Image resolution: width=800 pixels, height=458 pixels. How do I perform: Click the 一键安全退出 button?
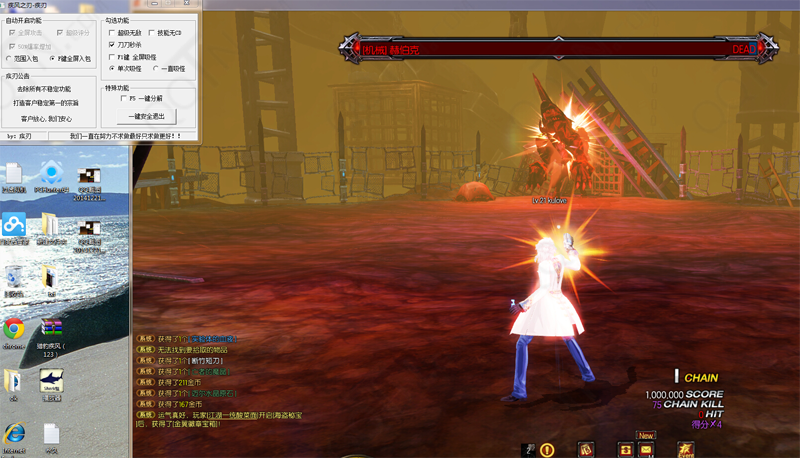pyautogui.click(x=148, y=116)
